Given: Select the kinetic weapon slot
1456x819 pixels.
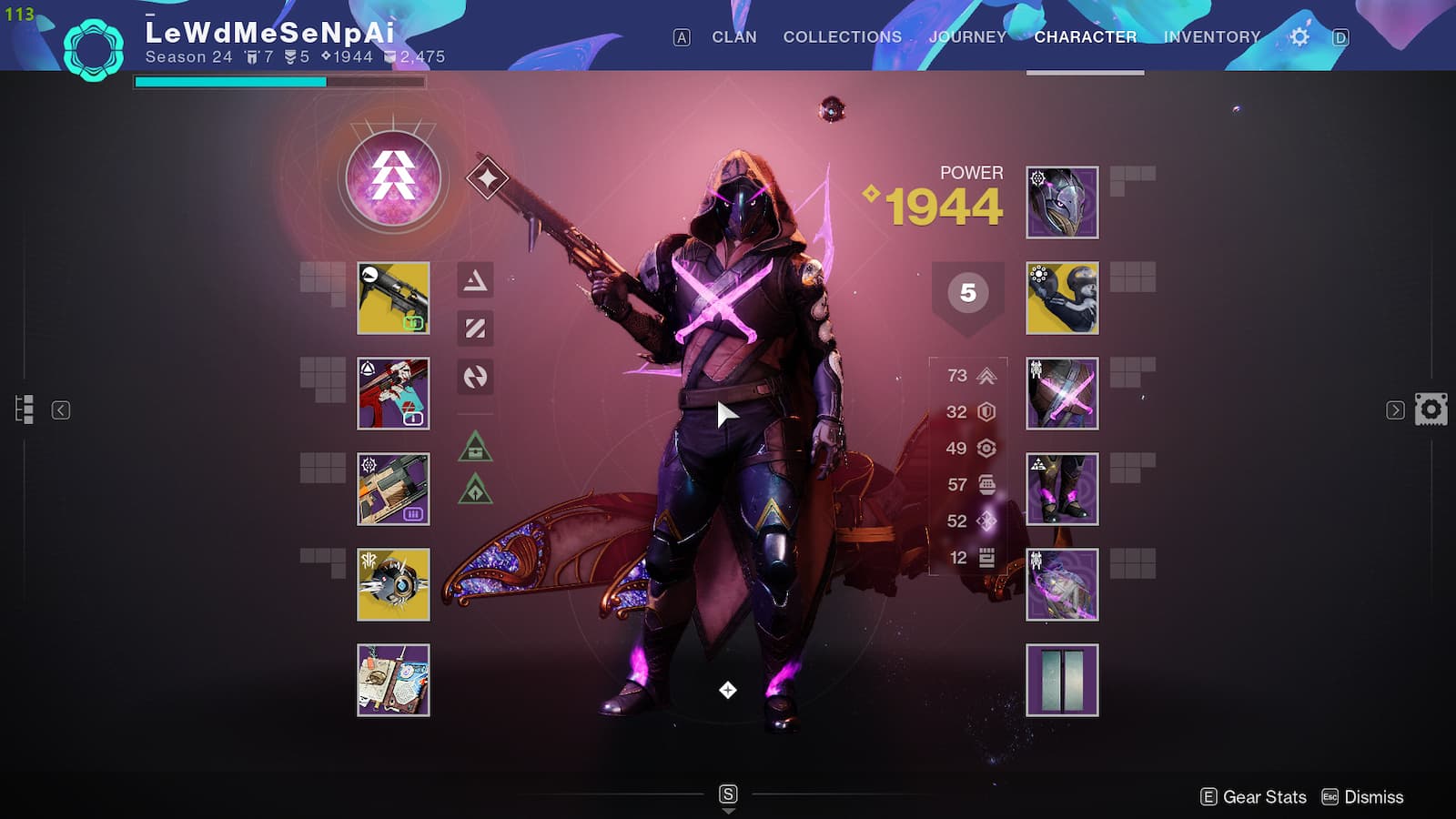Looking at the screenshot, I should [393, 298].
